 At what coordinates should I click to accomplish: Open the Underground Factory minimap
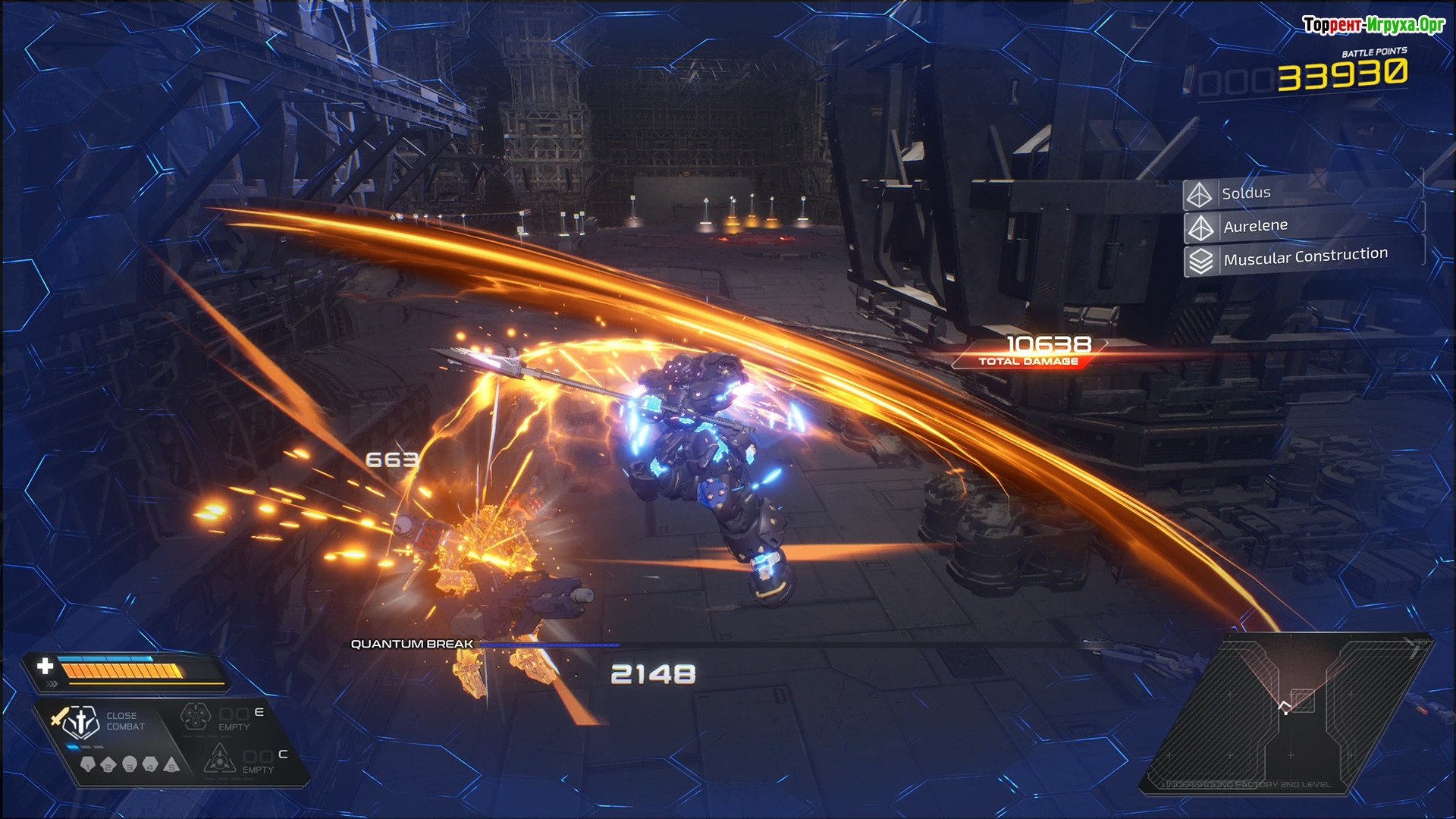[x=1285, y=713]
